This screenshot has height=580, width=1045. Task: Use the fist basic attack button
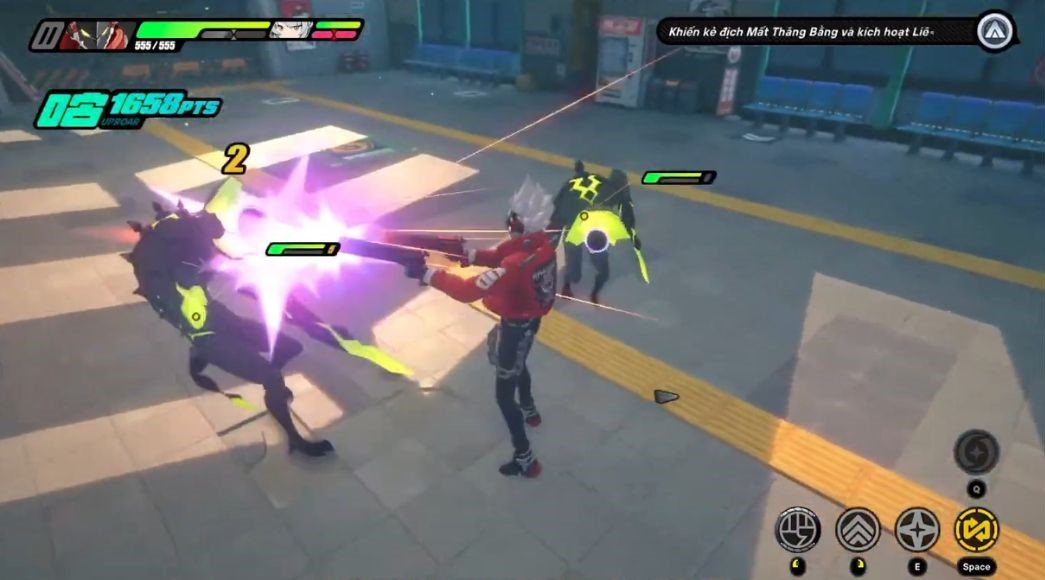tap(798, 529)
